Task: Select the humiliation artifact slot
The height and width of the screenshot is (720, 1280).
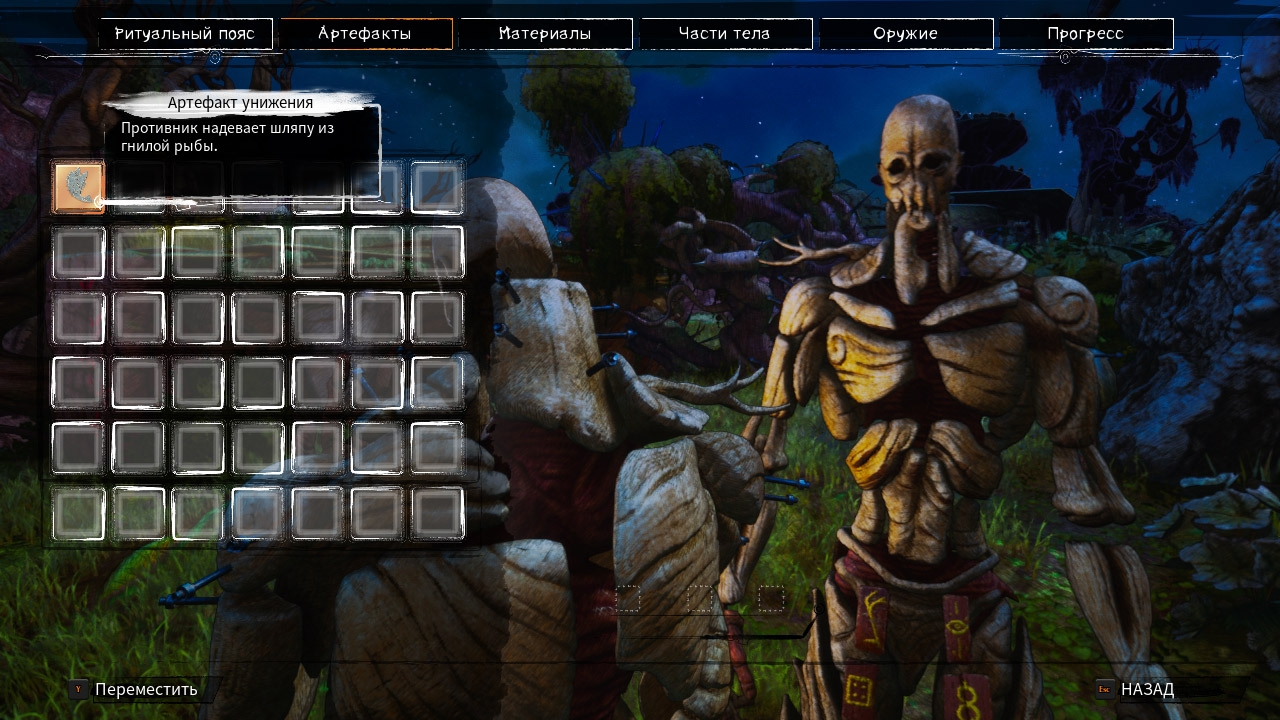Action: coord(78,188)
